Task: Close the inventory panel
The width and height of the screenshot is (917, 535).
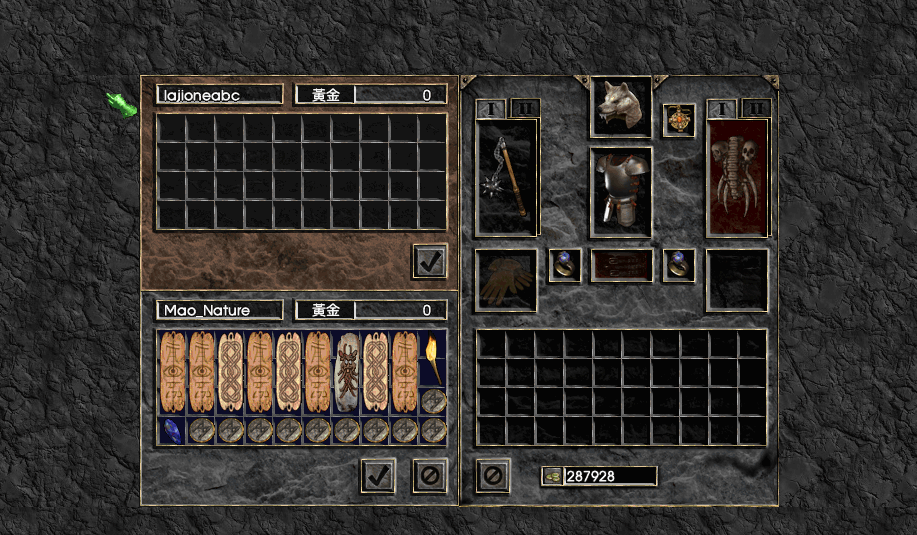Action: pyautogui.click(x=492, y=475)
